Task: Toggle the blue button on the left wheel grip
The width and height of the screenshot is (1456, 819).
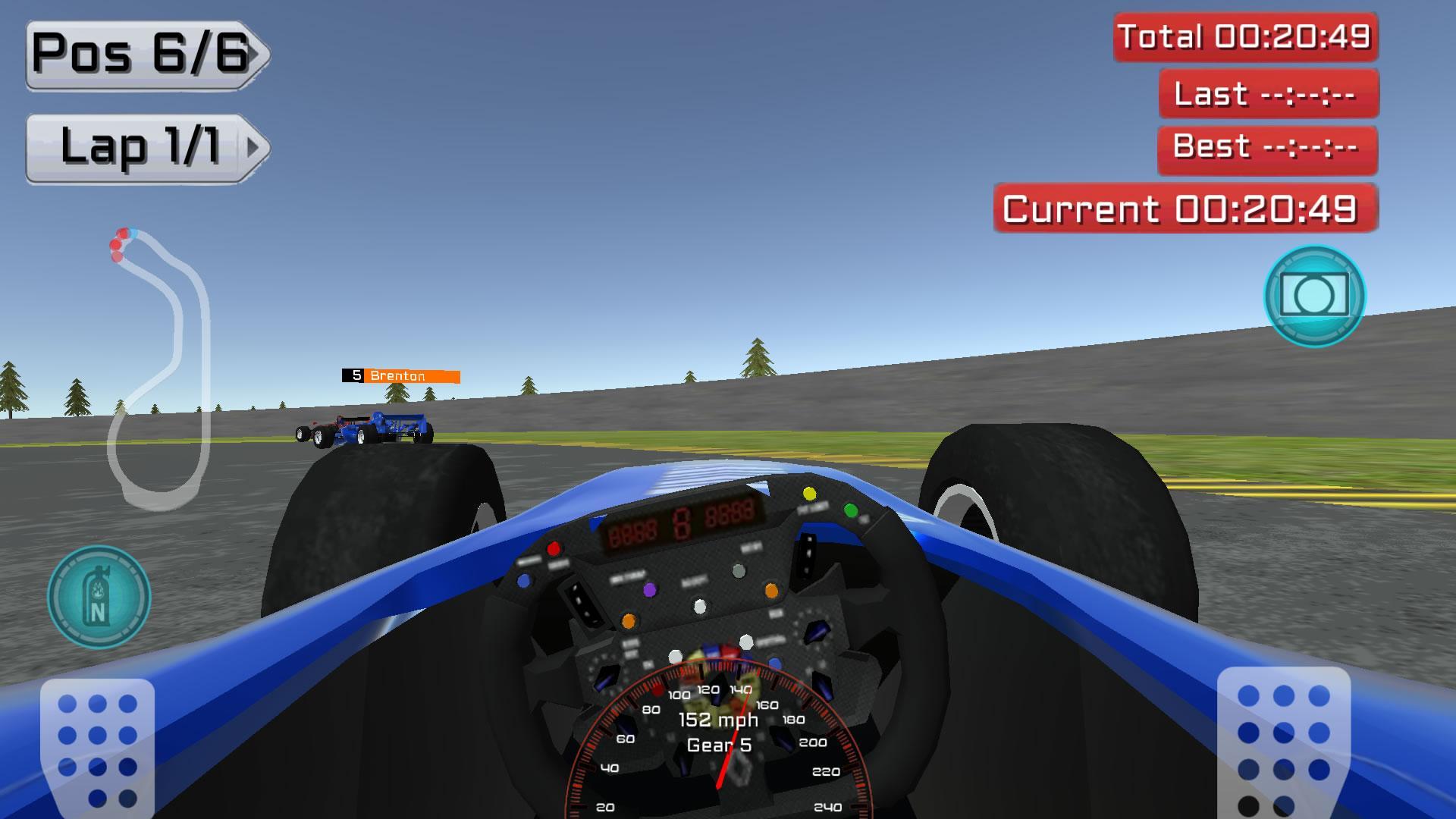Action: click(525, 579)
